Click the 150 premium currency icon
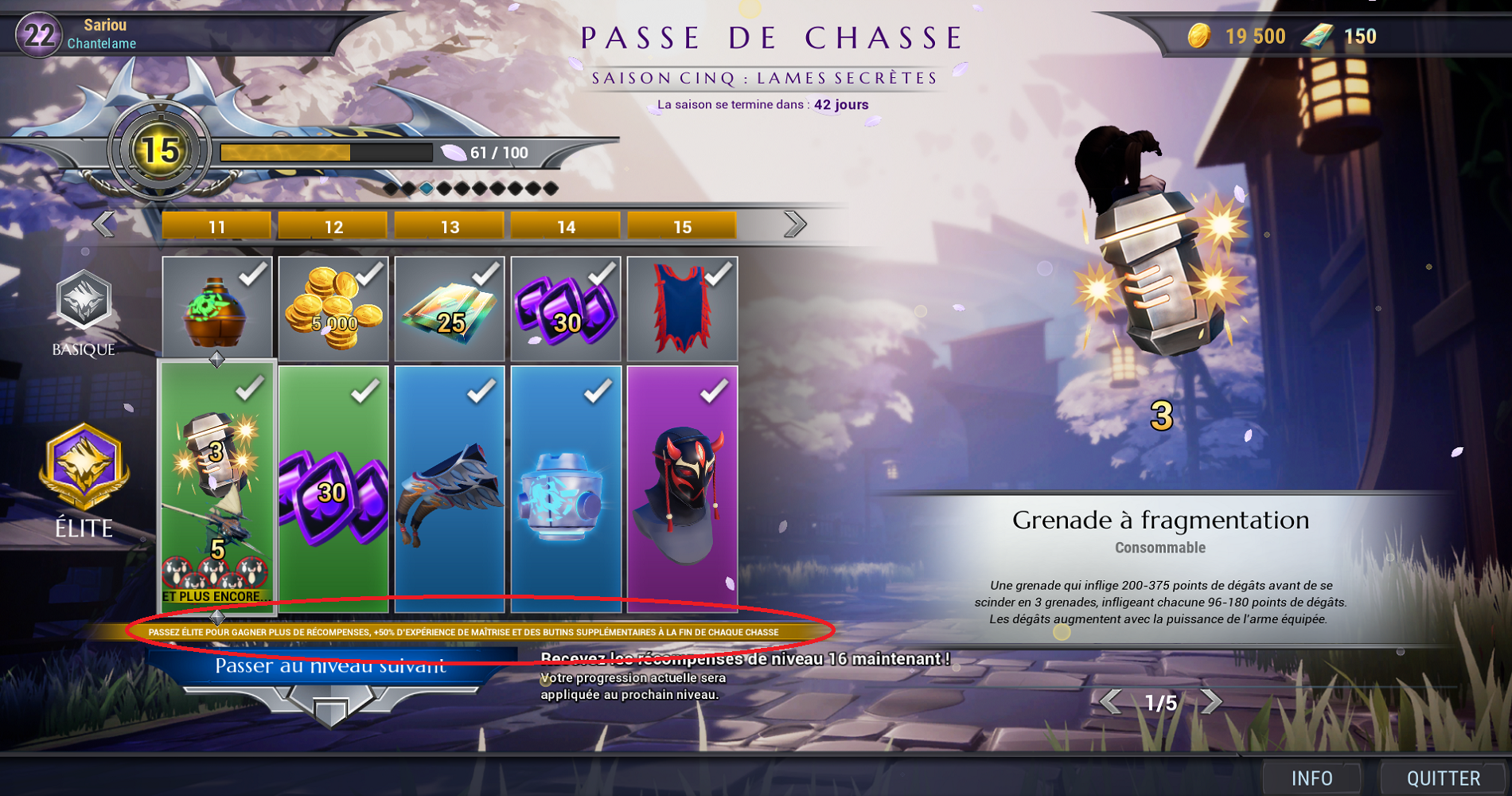The image size is (1512, 796). pos(1317,37)
